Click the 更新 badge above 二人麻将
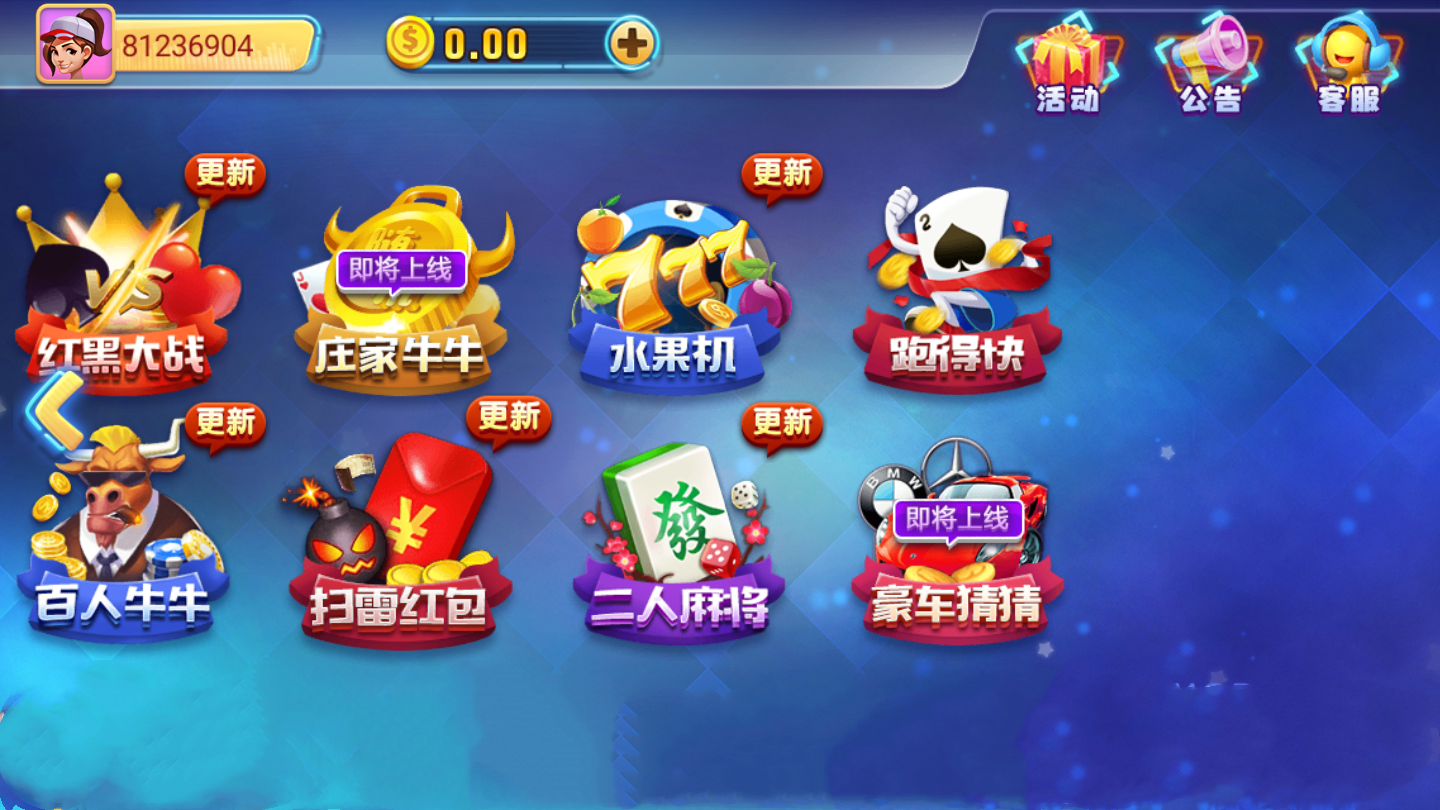This screenshot has width=1440, height=810. (x=782, y=423)
